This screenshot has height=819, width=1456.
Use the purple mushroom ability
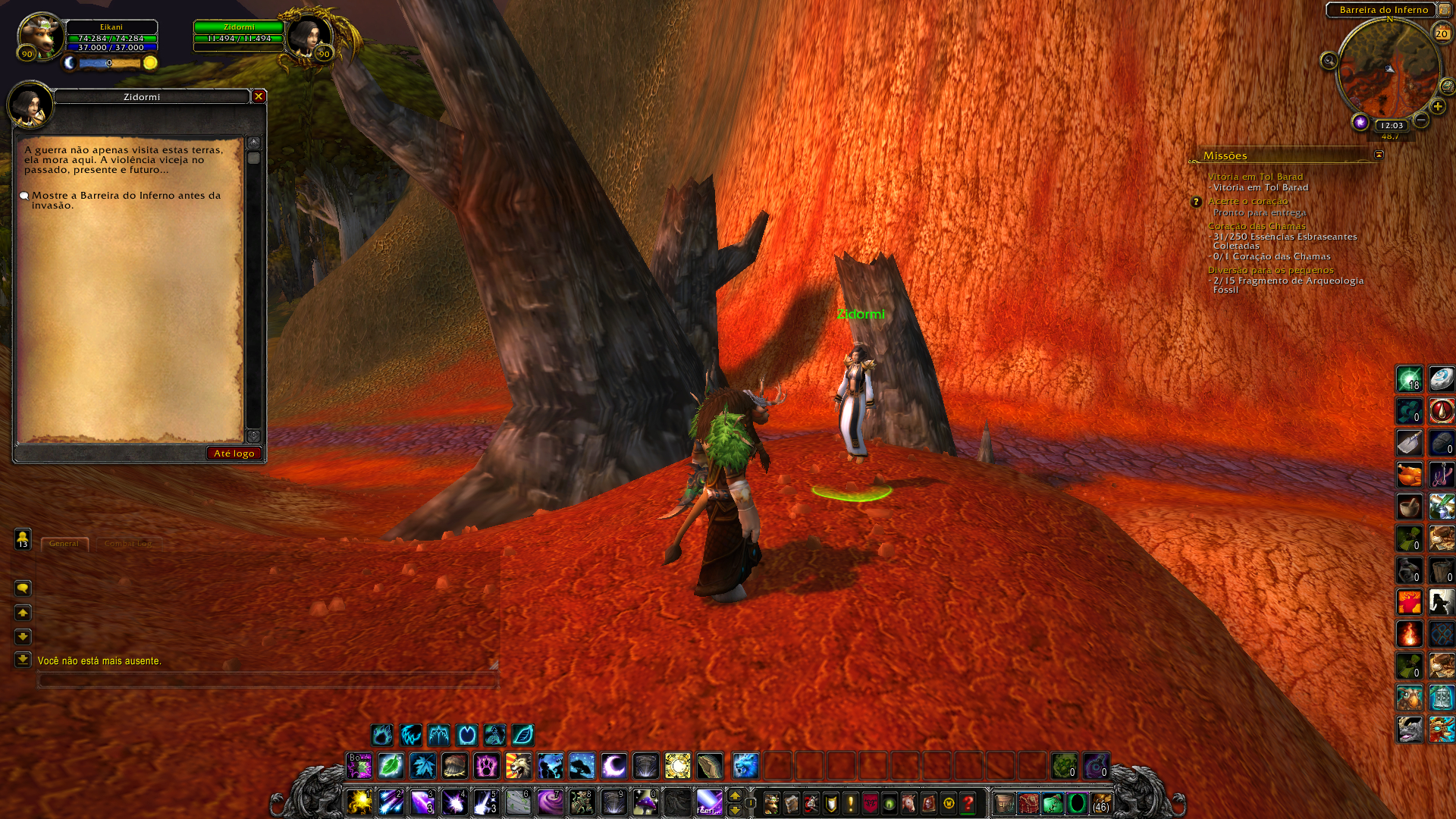pos(645,802)
